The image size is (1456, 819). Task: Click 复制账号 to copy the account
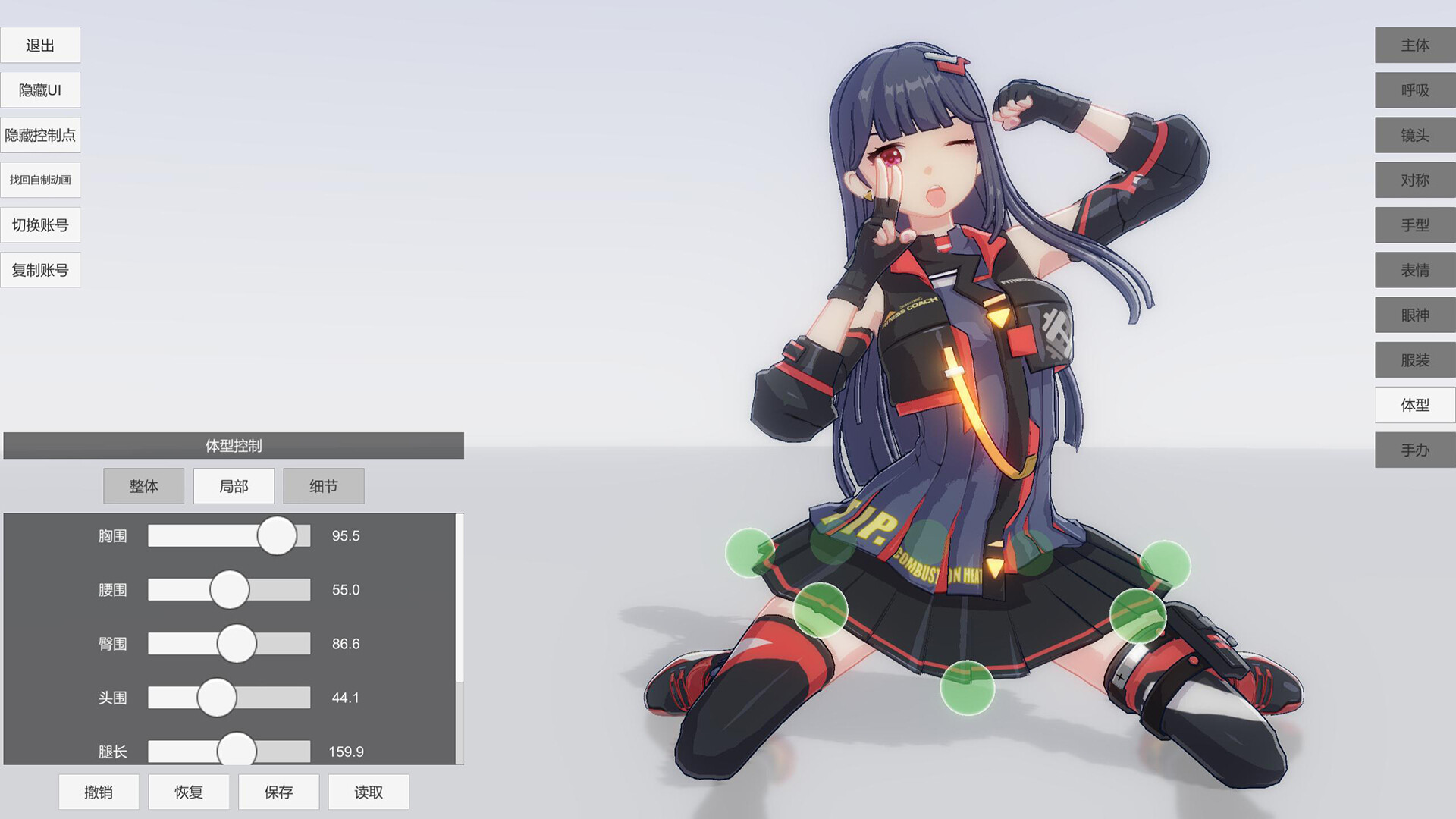click(x=41, y=269)
